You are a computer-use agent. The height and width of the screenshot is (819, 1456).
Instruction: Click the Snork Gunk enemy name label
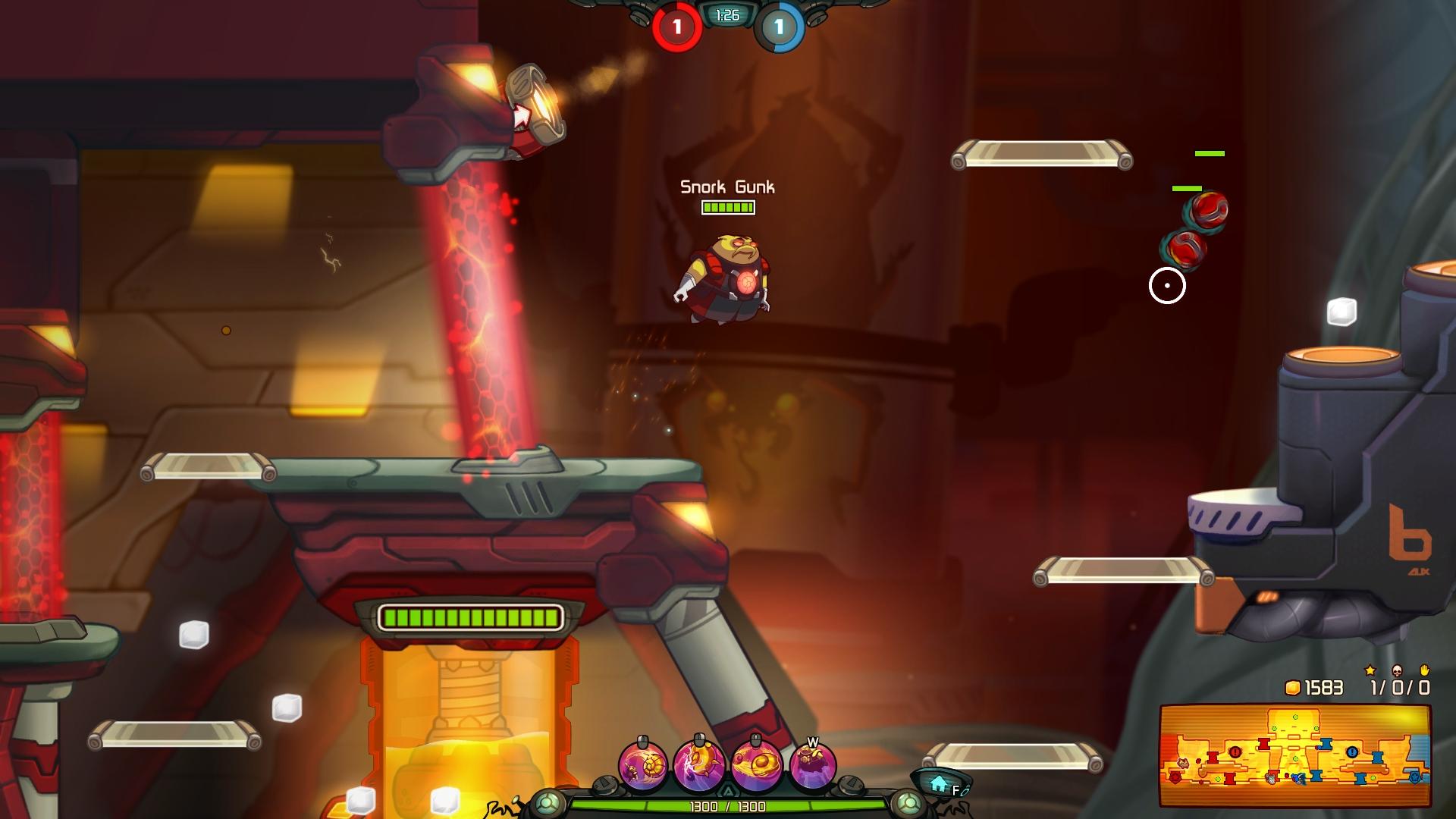tap(727, 185)
